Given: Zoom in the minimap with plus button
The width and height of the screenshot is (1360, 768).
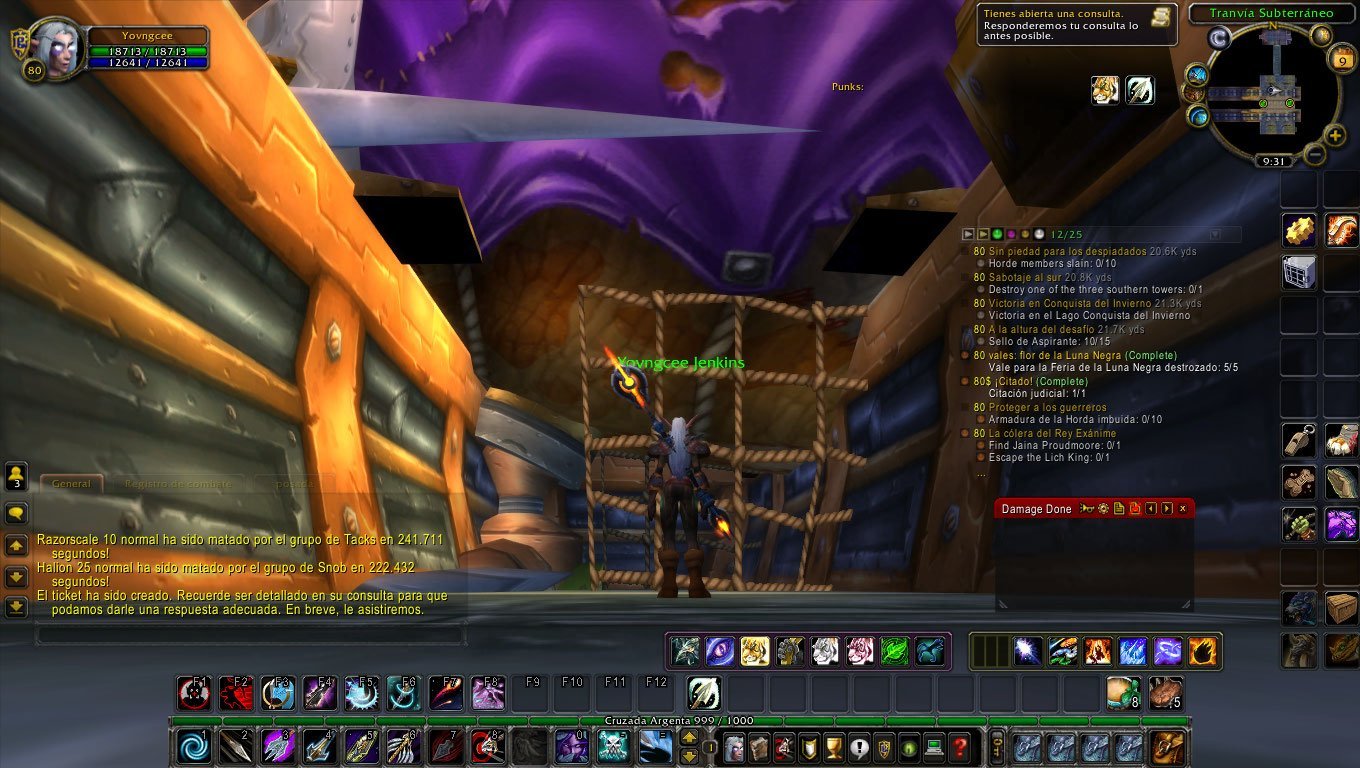Looking at the screenshot, I should coord(1335,135).
